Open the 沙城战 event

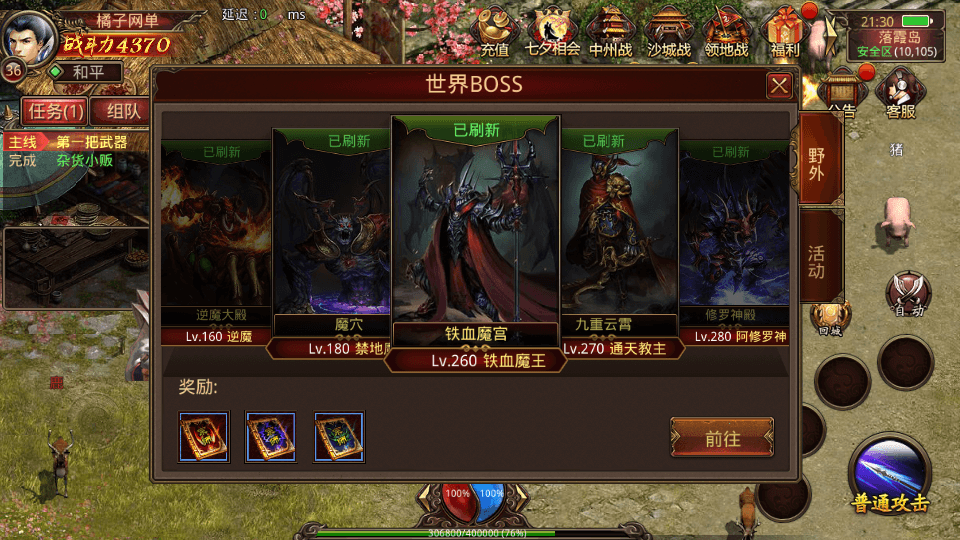[x=669, y=30]
